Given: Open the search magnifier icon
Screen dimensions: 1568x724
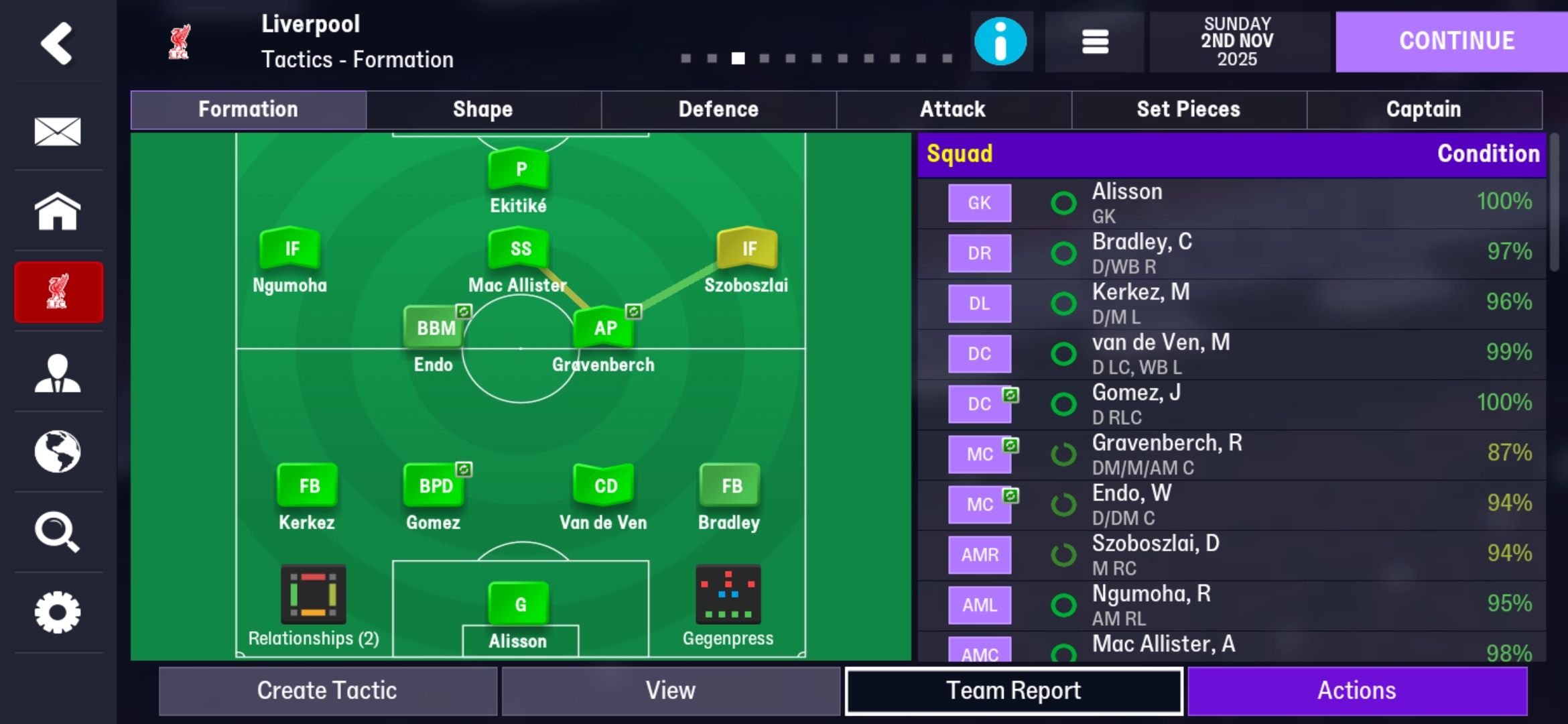Looking at the screenshot, I should coord(58,533).
